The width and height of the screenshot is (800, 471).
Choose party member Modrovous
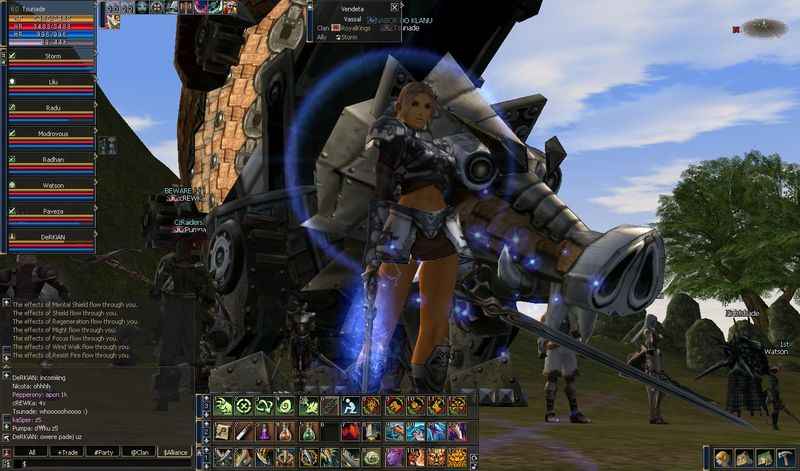click(53, 132)
